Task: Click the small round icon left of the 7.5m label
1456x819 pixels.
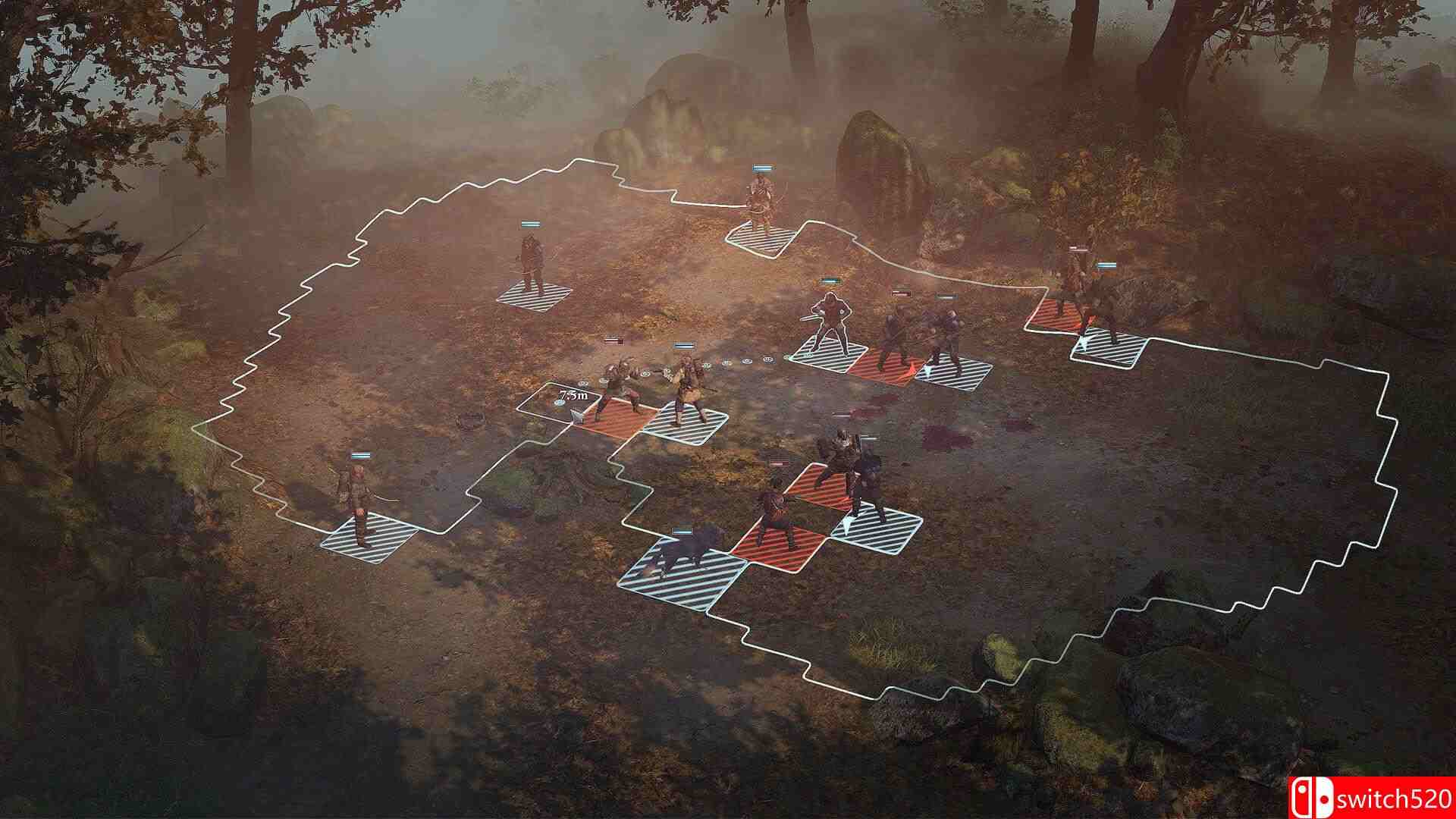Action: pos(559,403)
